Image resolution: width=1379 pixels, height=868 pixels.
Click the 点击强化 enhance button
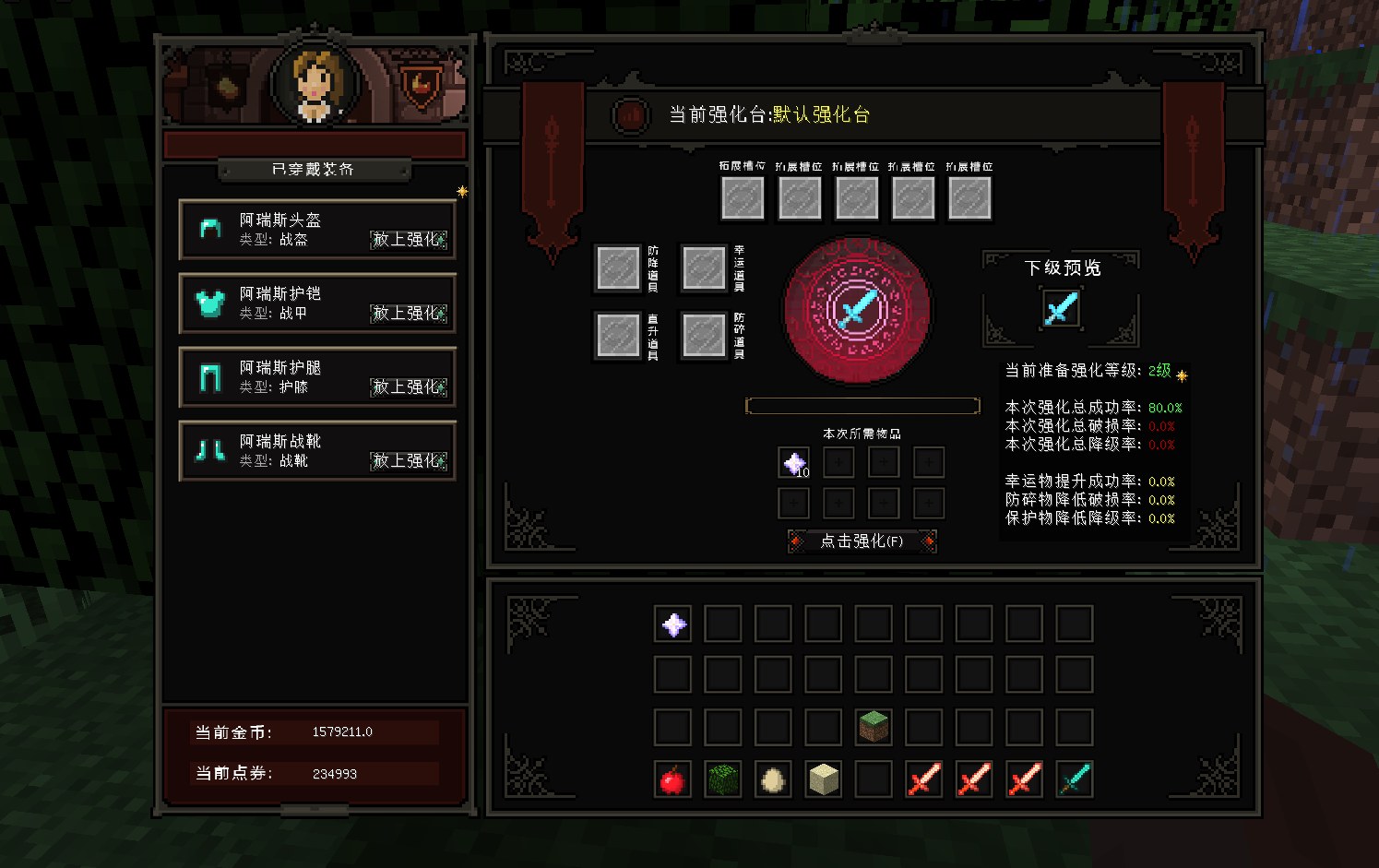tap(862, 541)
